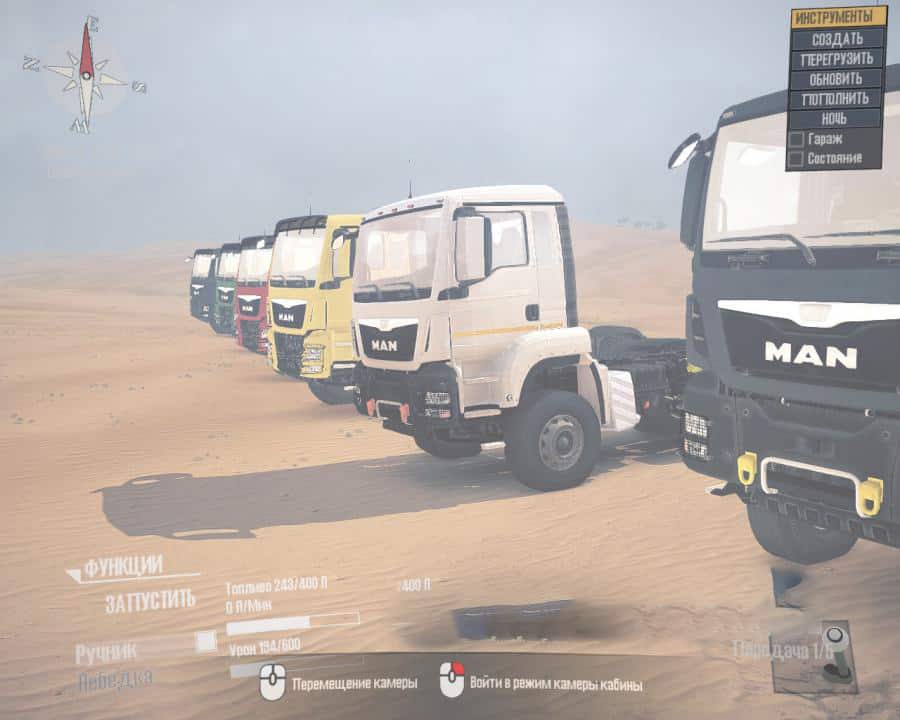
Task: Click the Создать button
Action: 838,38
